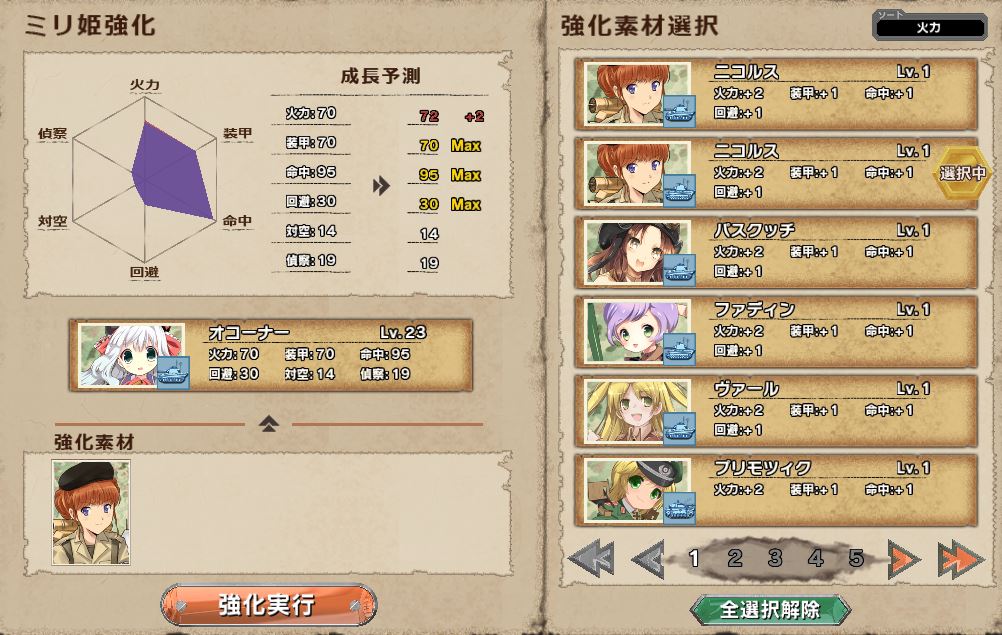Choose ファディン from the material list
Screen dimensions: 1002x635
point(776,331)
